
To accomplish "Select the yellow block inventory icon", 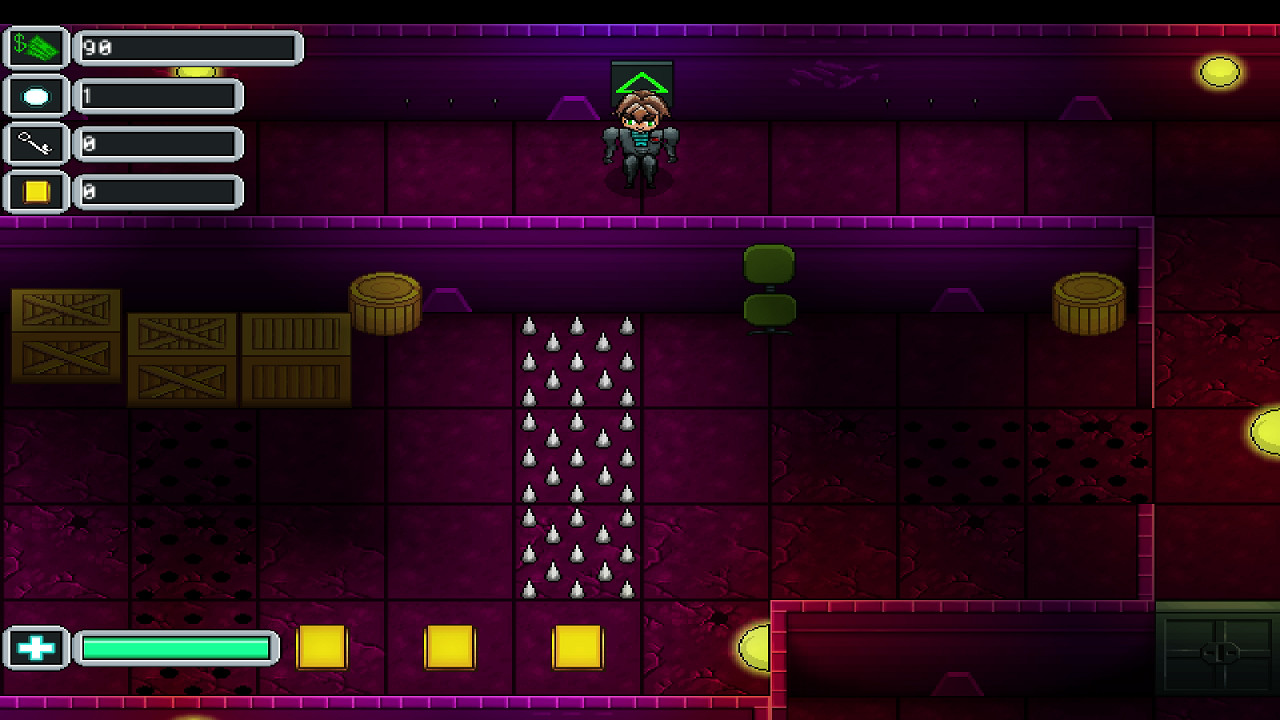I will click(35, 192).
